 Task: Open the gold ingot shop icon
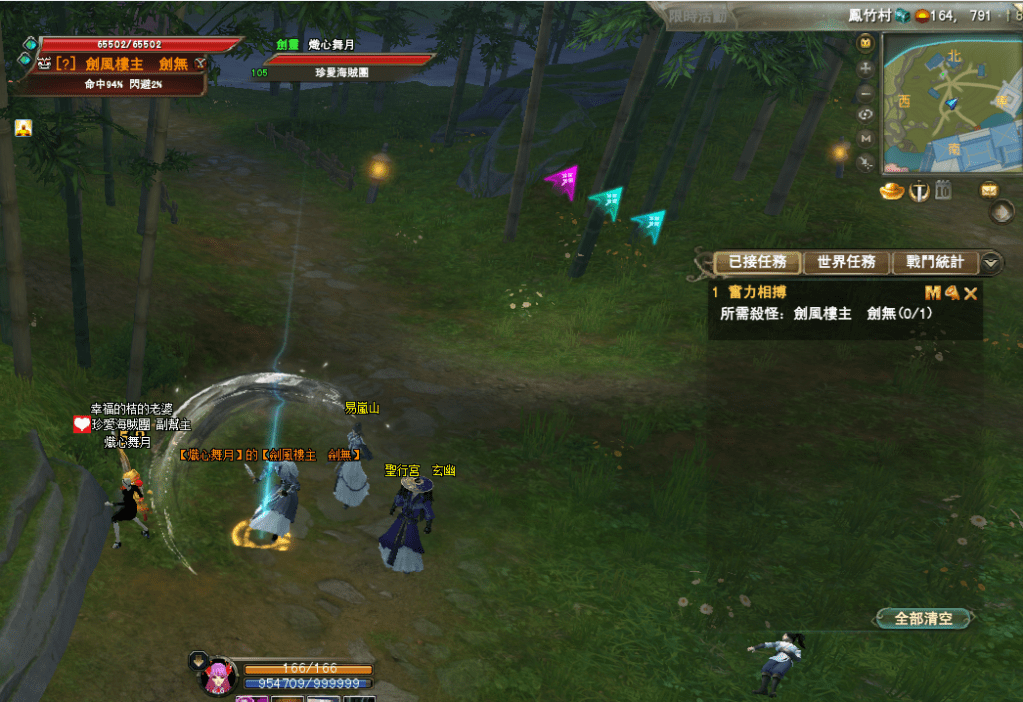(892, 191)
